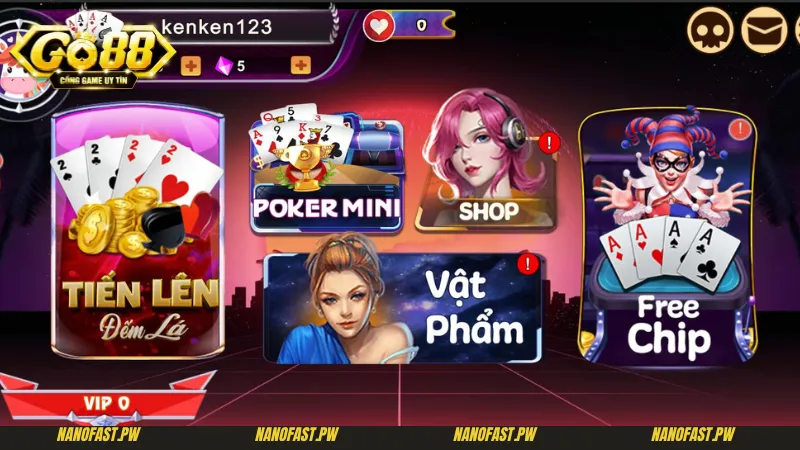The image size is (800, 450).
Task: Open the envelope mail icon
Action: 765,30
